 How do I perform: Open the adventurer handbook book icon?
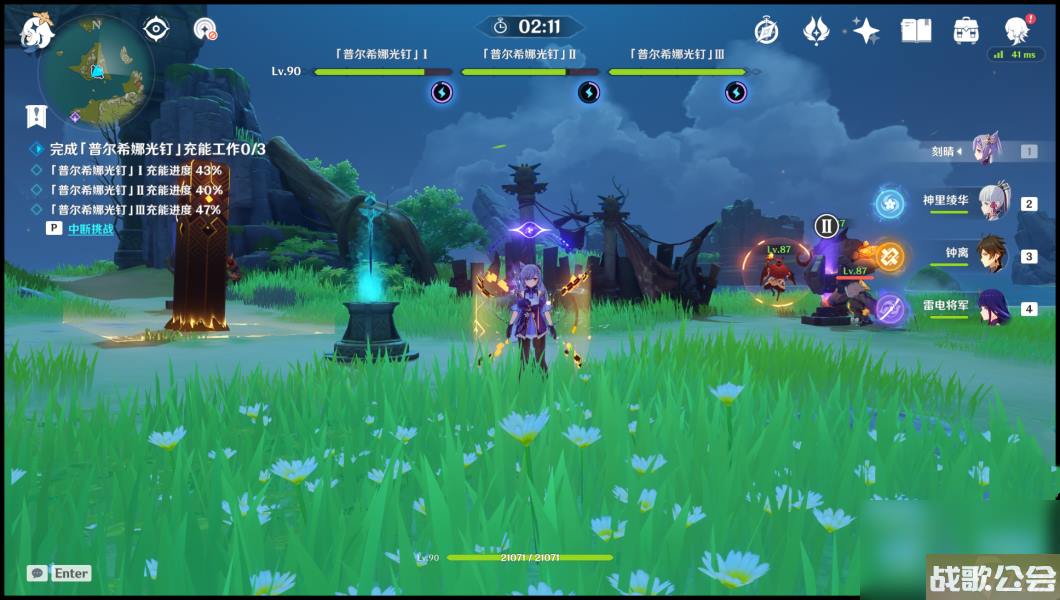click(x=915, y=30)
